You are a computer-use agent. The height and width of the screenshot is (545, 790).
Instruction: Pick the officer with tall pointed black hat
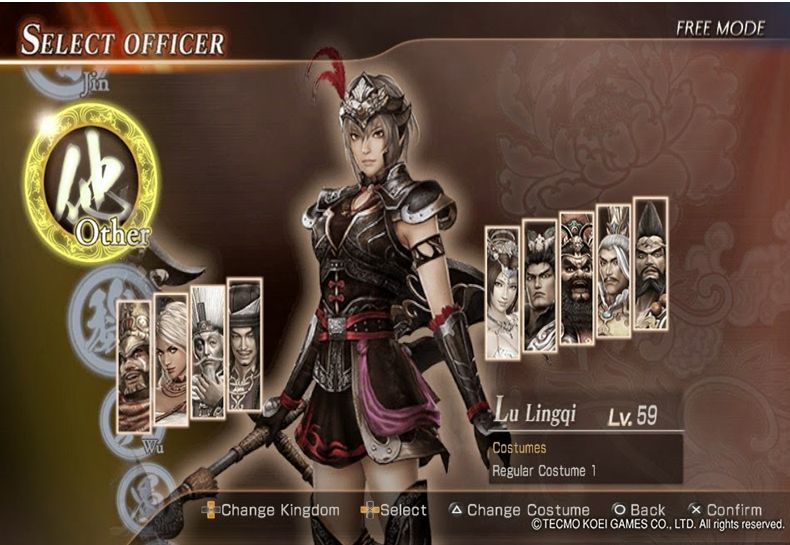650,264
